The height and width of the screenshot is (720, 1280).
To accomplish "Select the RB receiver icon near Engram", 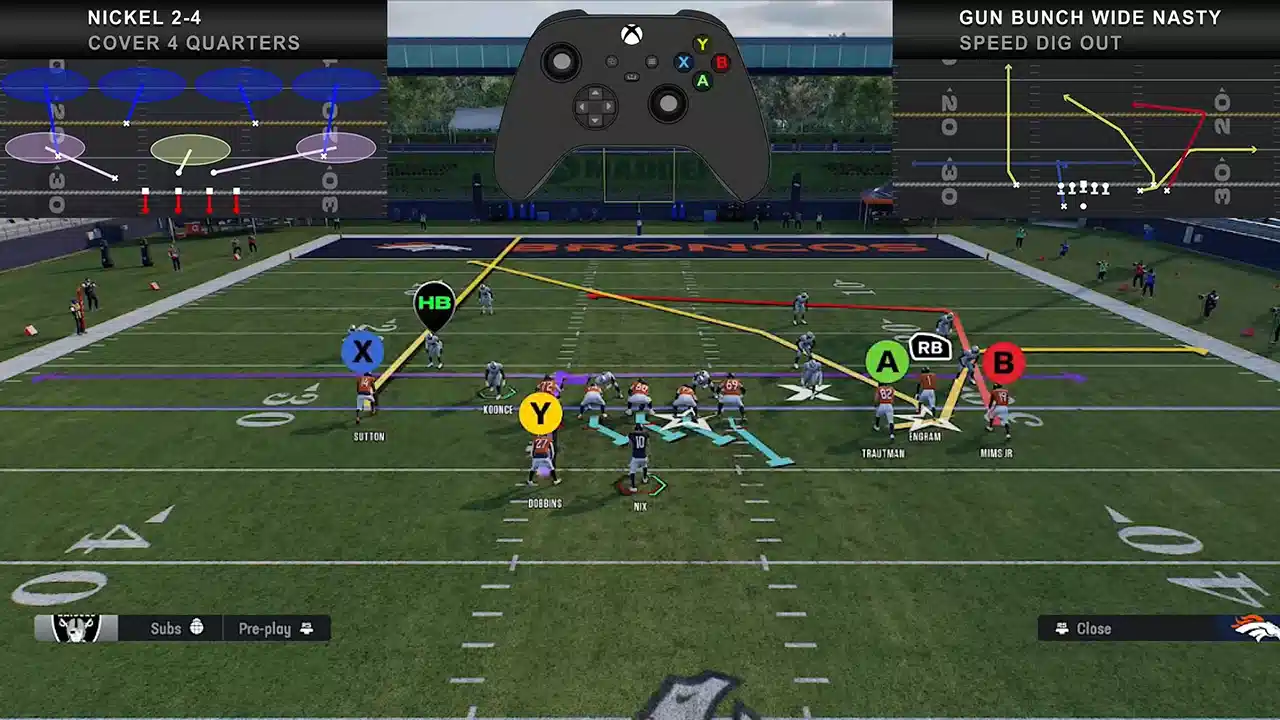I will click(x=929, y=349).
